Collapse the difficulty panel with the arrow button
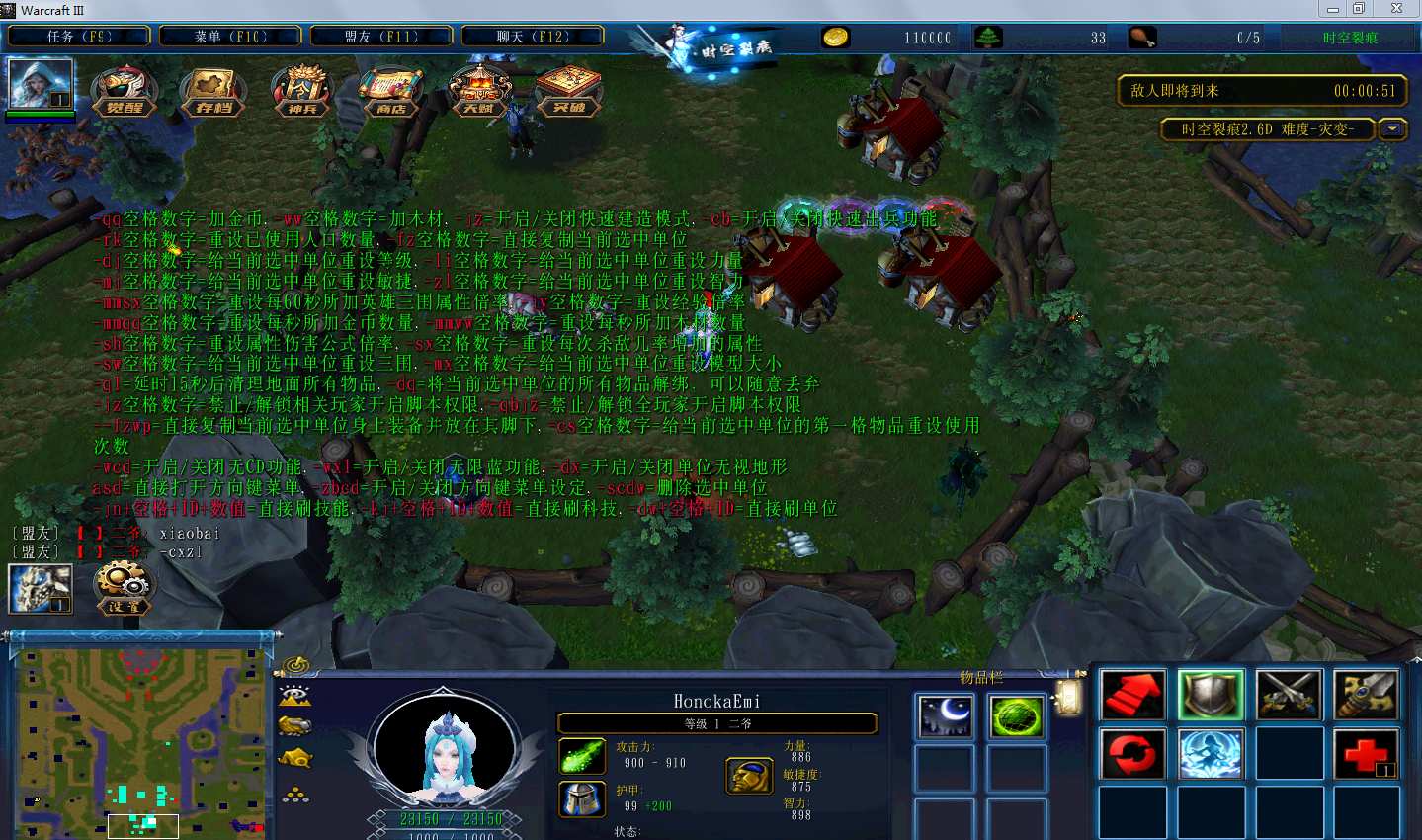 point(1392,129)
